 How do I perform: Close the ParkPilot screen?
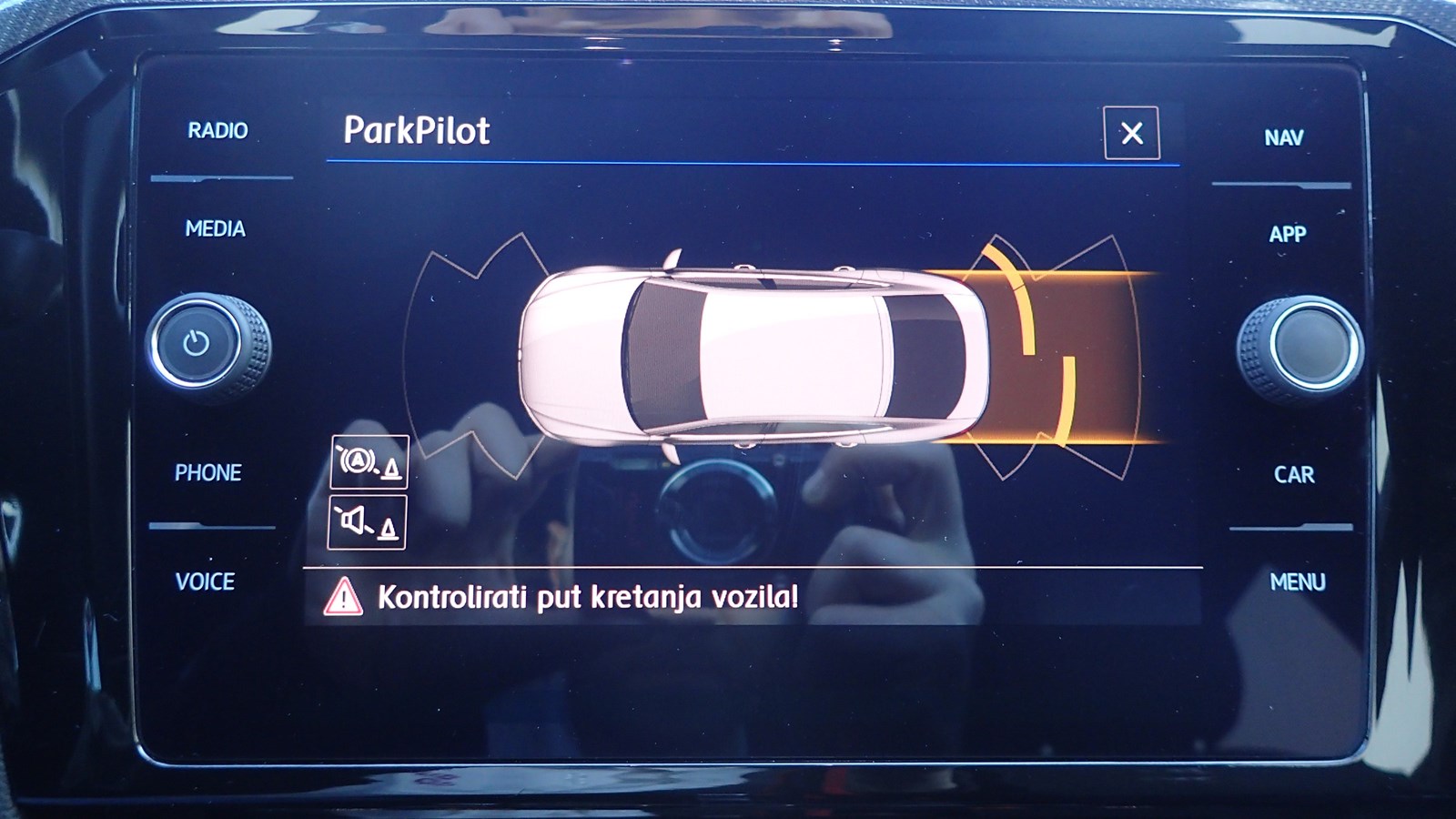1131,134
